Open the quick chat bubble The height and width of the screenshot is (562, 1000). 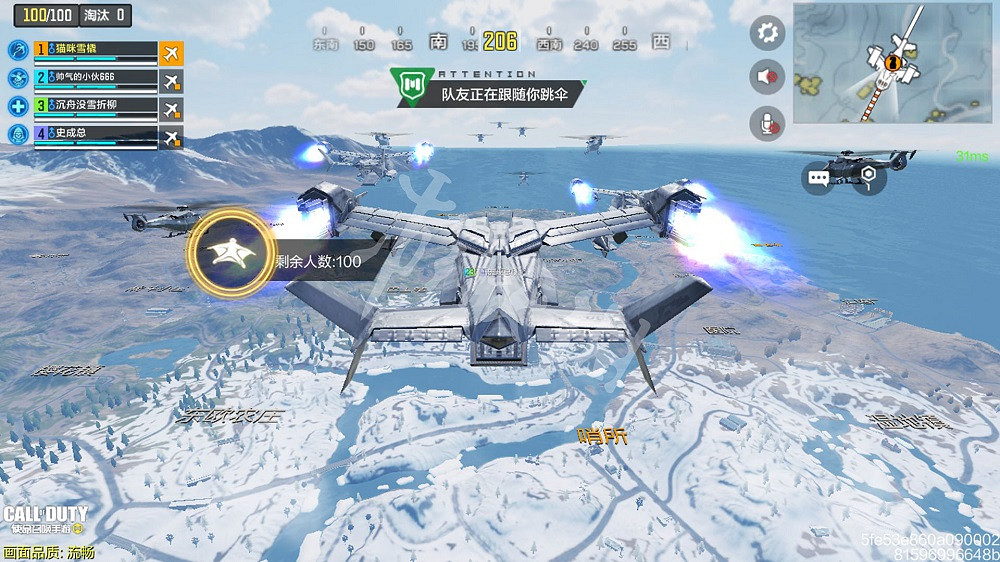coord(819,179)
